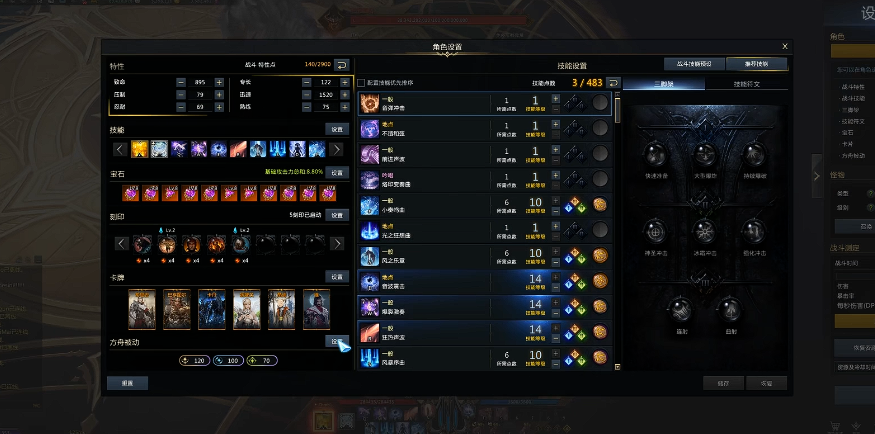Close the 角色设置 window
This screenshot has width=875, height=434.
point(785,46)
